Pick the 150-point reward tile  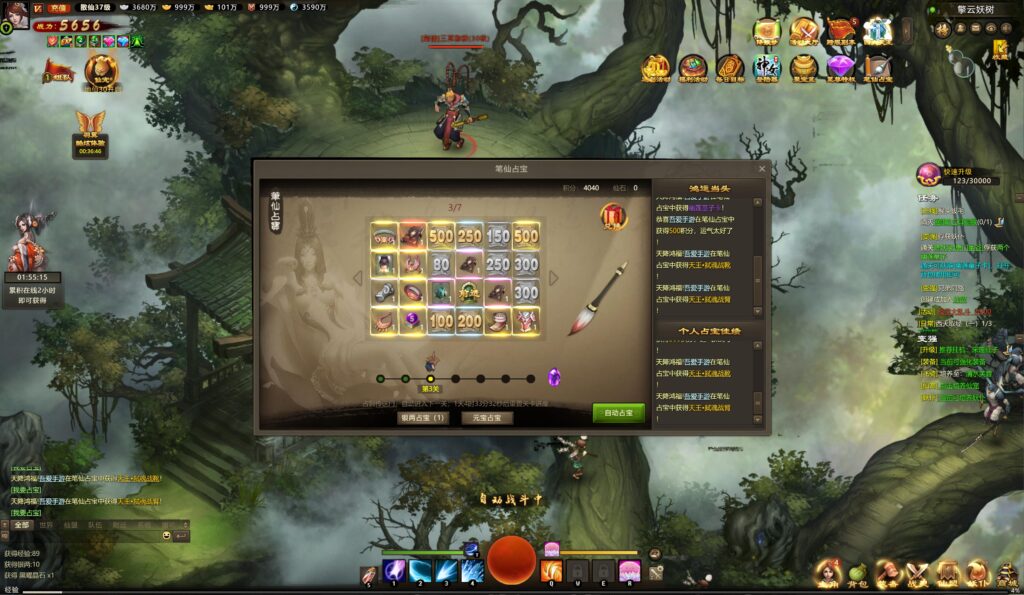(x=498, y=236)
